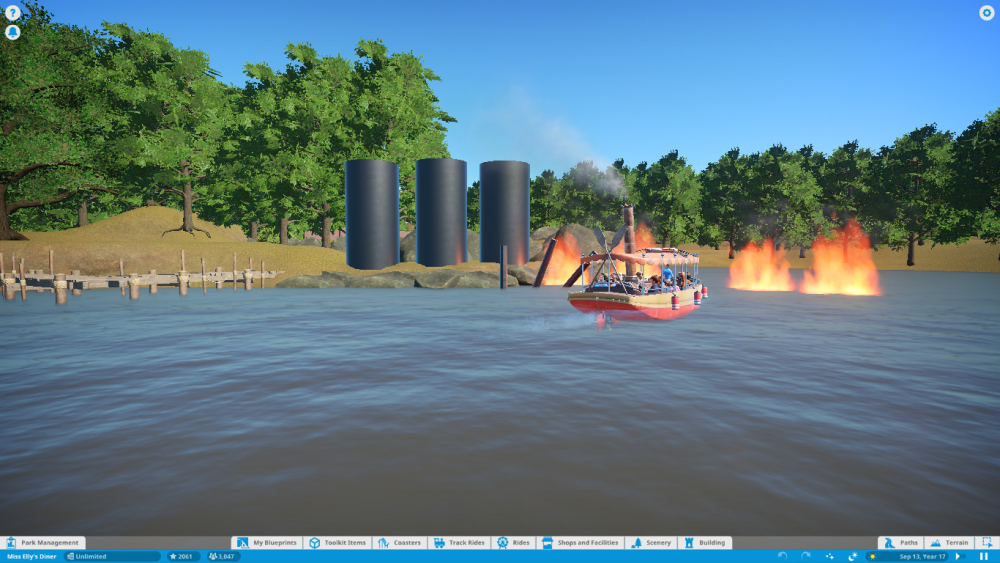
Task: Open the park rating star display
Action: [183, 556]
